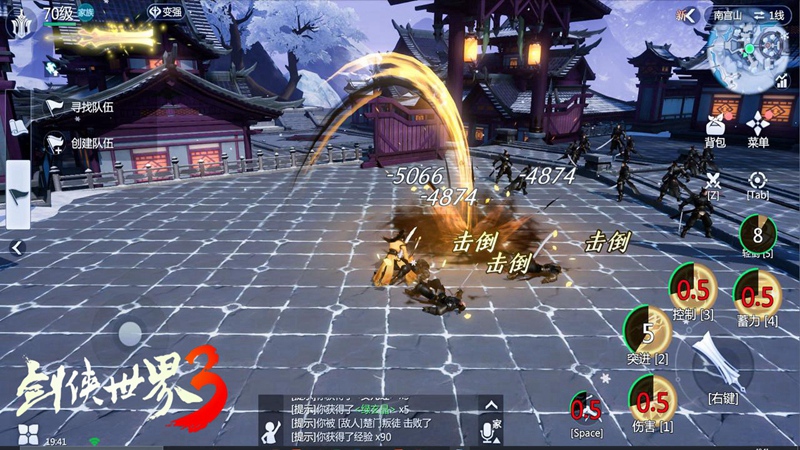Select the team flag tab
Image resolution: width=800 pixels, height=450 pixels.
17,193
